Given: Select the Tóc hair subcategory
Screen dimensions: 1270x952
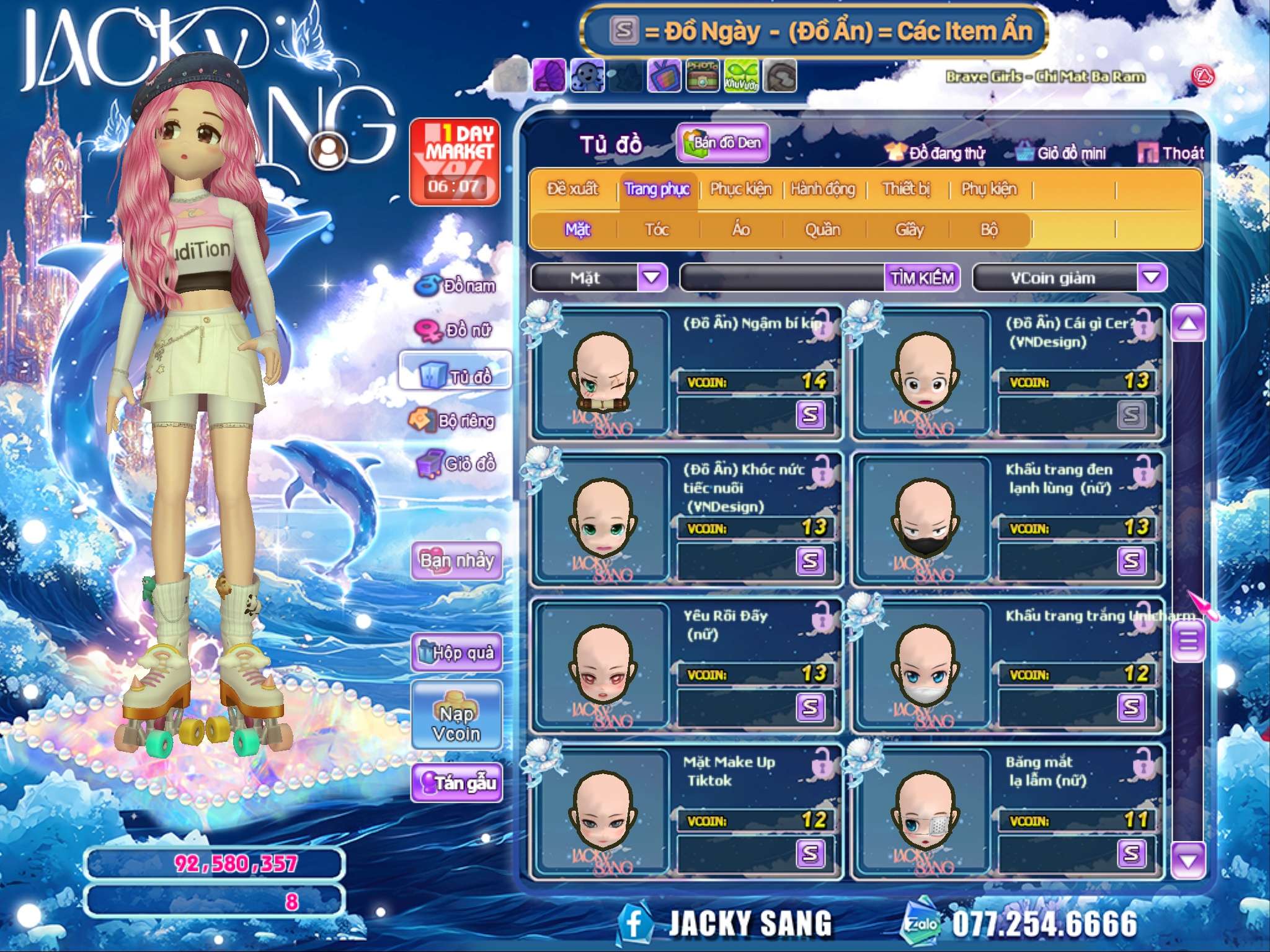Looking at the screenshot, I should tap(657, 230).
